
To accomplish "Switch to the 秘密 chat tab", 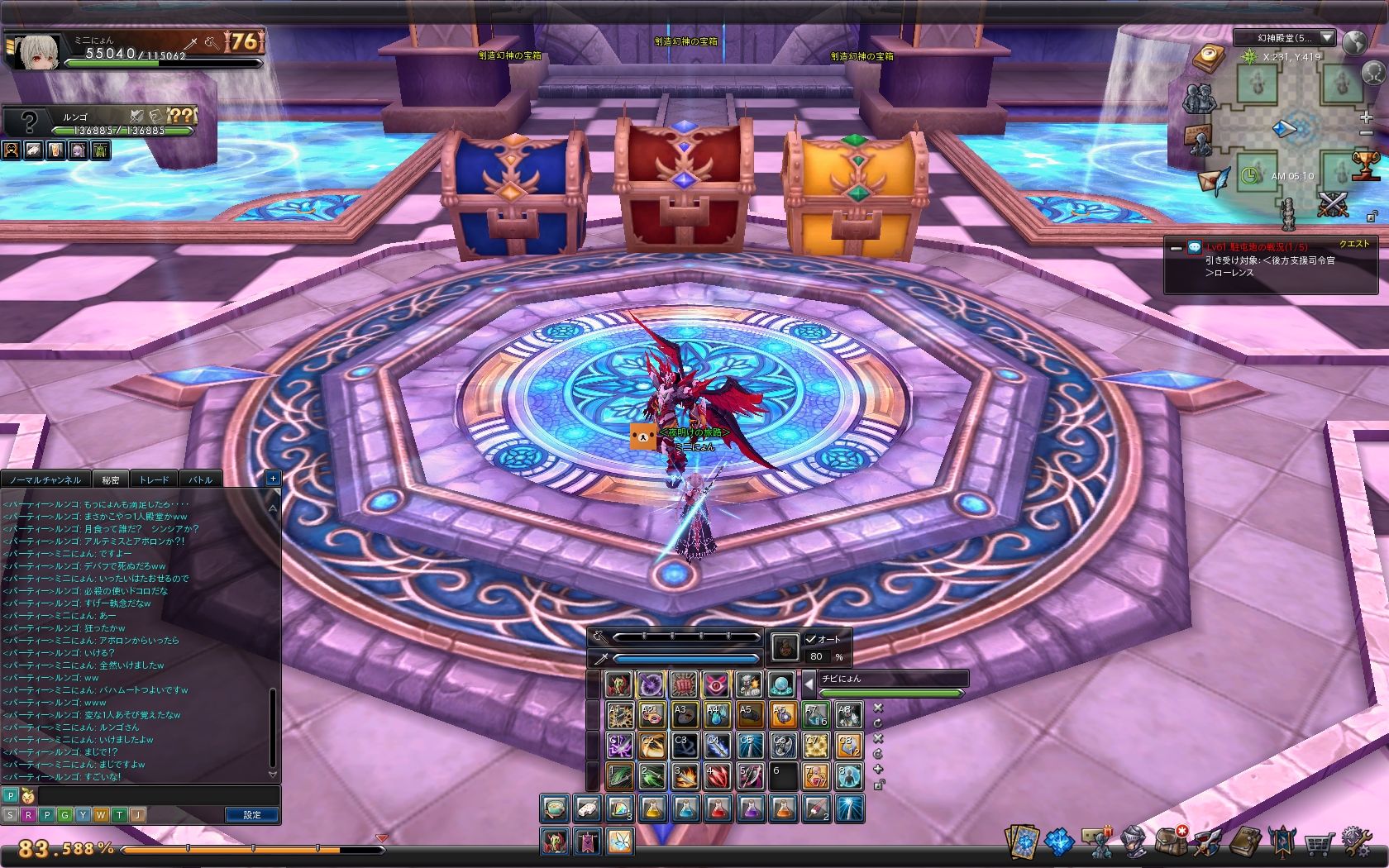I will (111, 479).
